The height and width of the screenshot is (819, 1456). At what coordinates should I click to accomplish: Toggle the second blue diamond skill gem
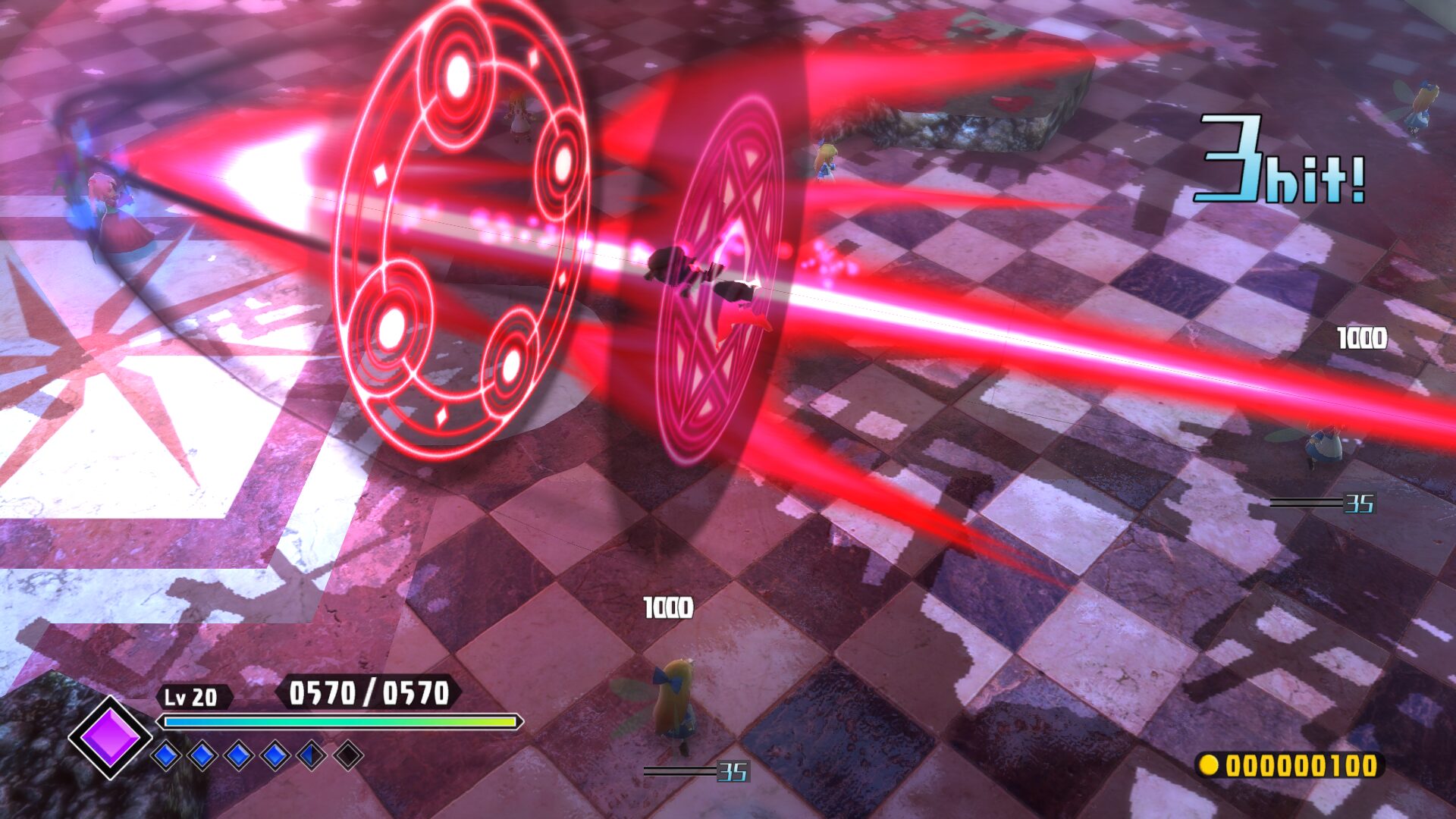[202, 755]
